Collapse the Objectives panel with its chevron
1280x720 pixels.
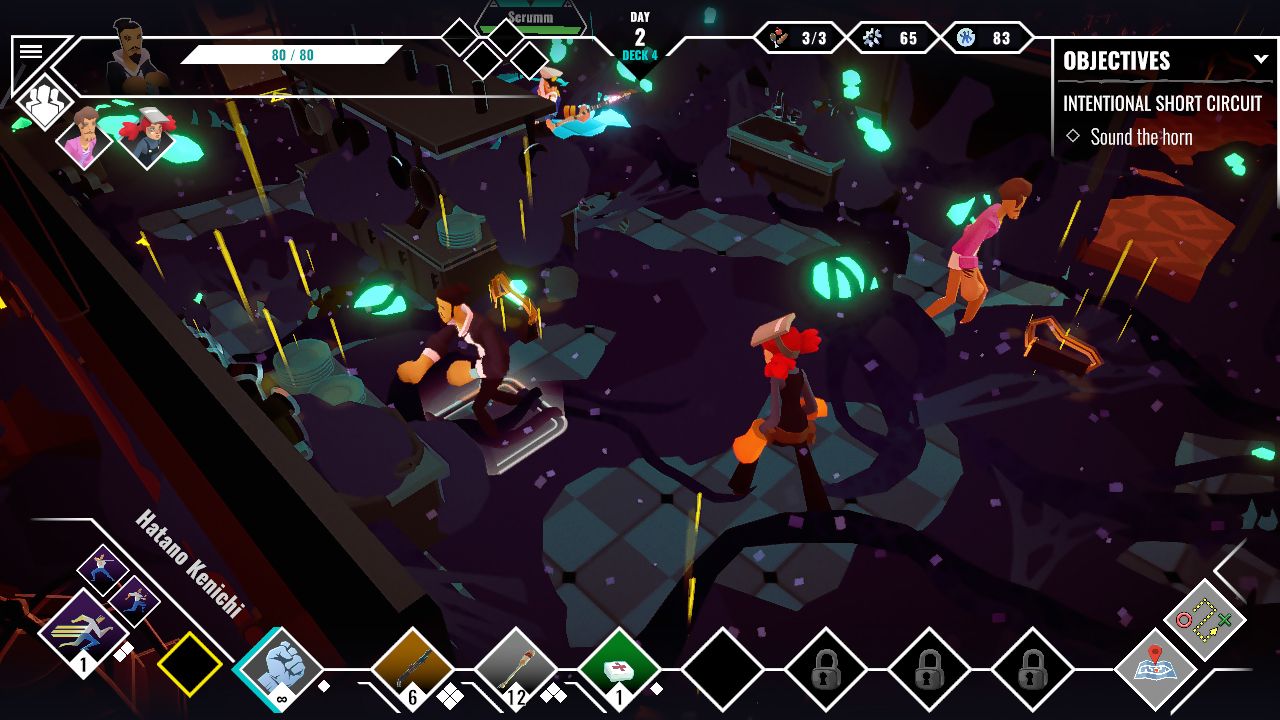pyautogui.click(x=1261, y=58)
